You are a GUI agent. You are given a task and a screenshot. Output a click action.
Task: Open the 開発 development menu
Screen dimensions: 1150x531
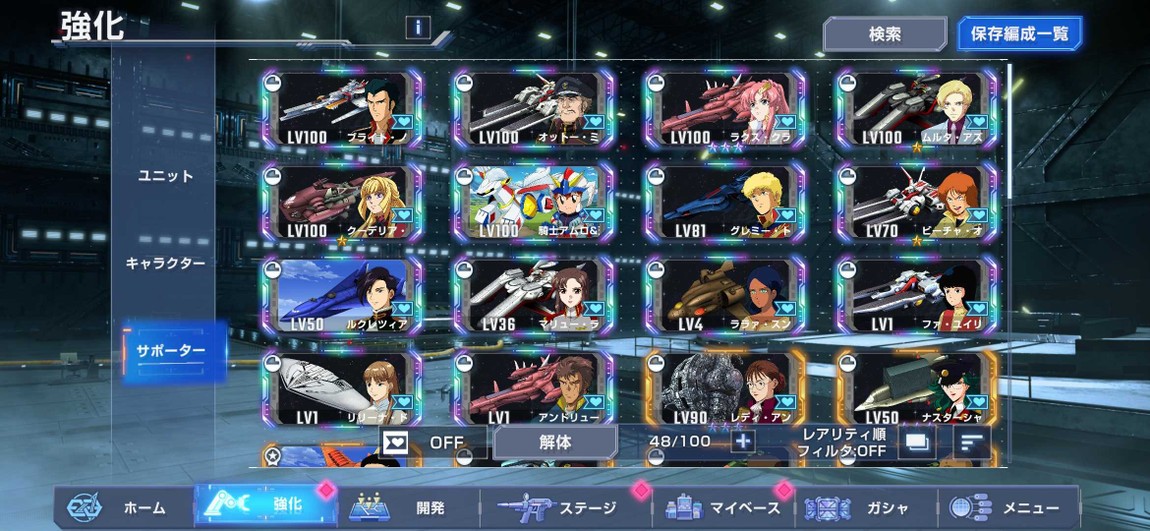click(x=410, y=508)
